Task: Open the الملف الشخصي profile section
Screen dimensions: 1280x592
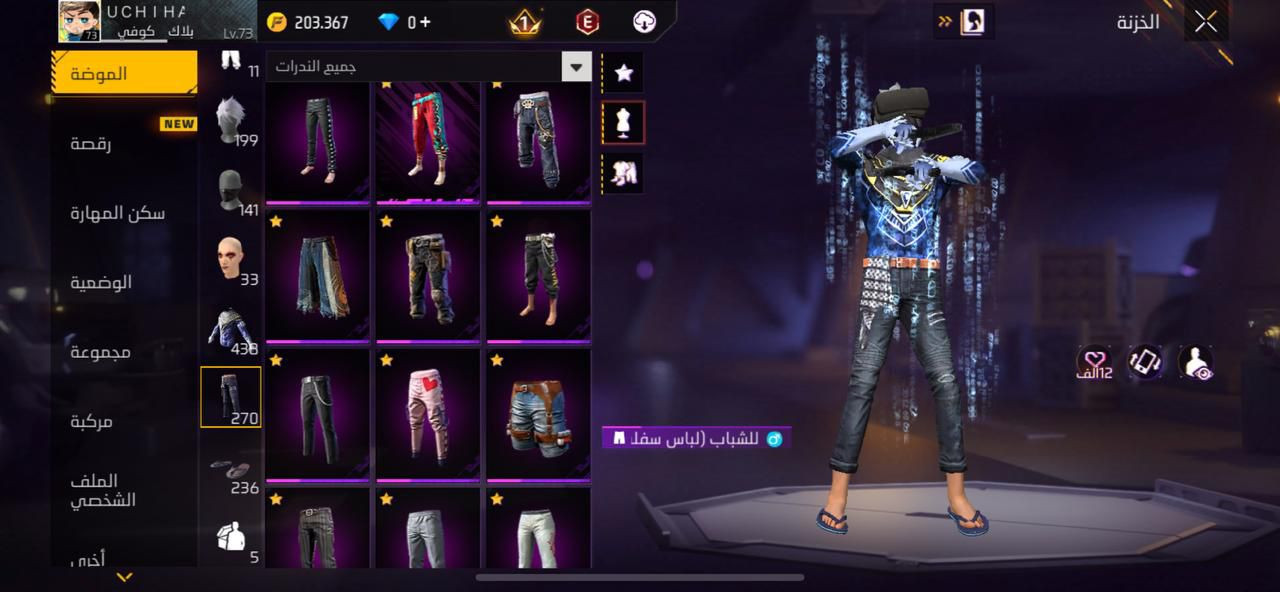Action: 102,491
